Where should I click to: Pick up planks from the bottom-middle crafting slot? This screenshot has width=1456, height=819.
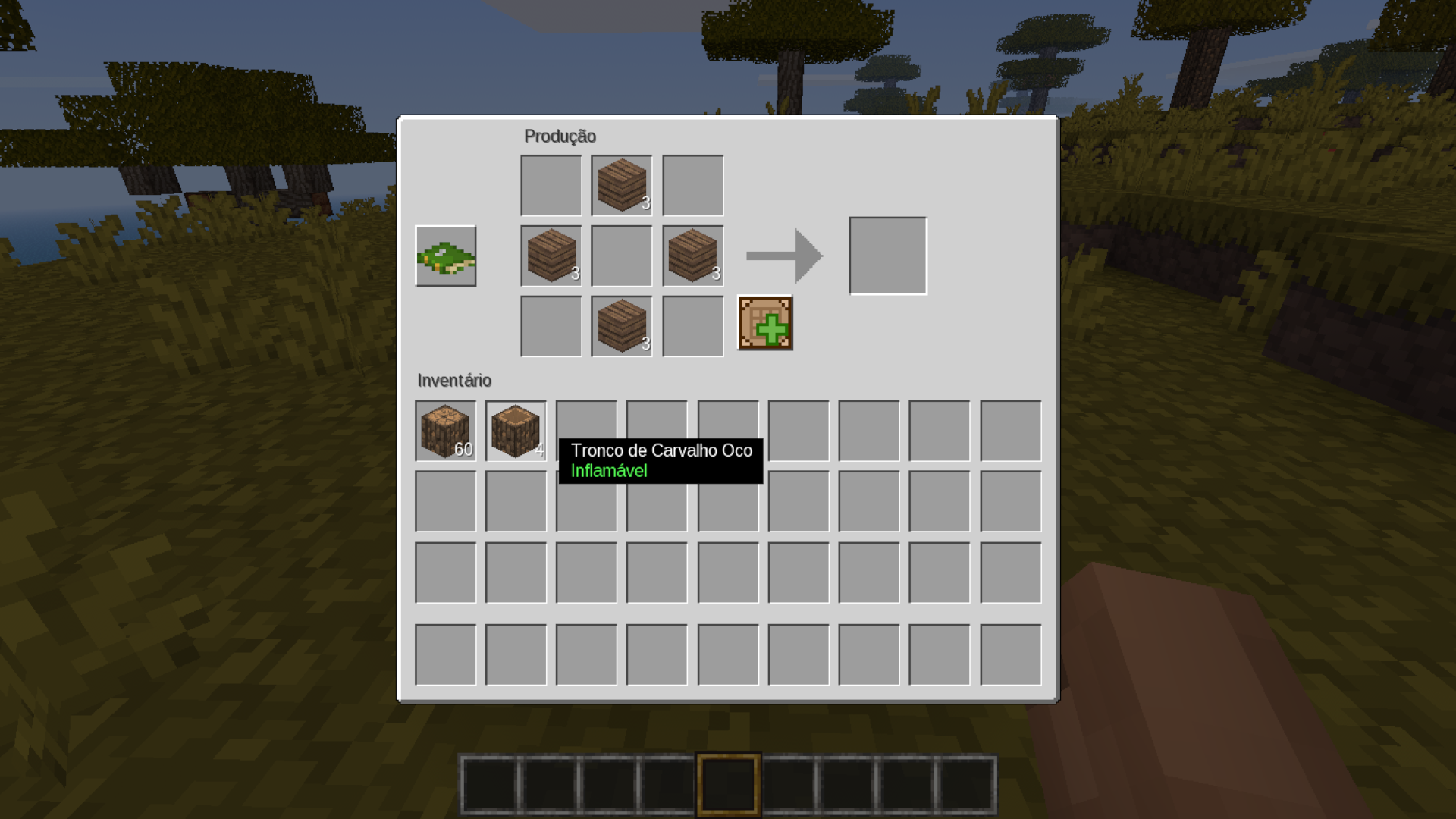[622, 326]
